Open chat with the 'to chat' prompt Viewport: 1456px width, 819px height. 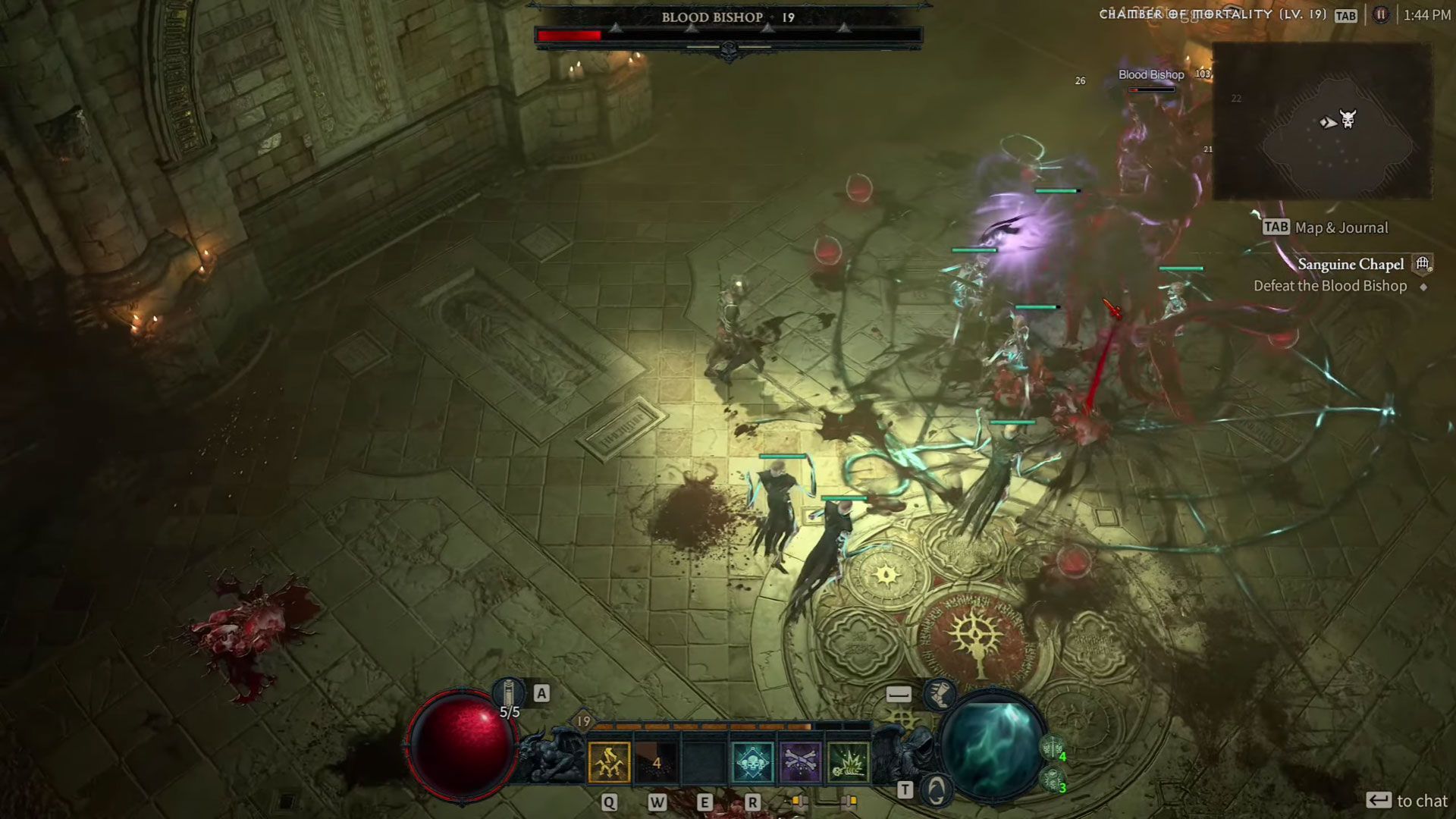pos(1407,801)
